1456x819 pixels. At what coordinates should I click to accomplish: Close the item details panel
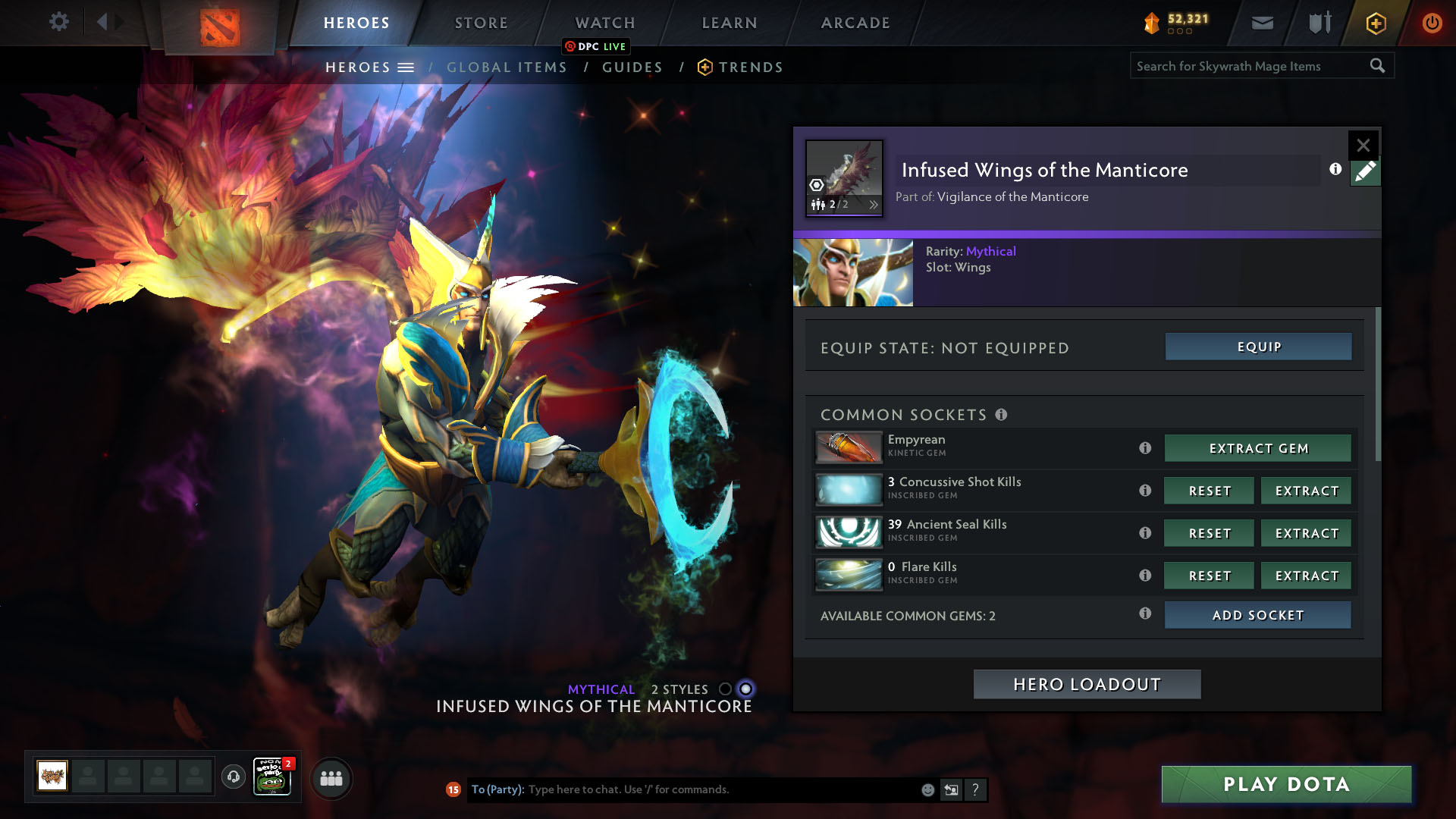(1363, 145)
